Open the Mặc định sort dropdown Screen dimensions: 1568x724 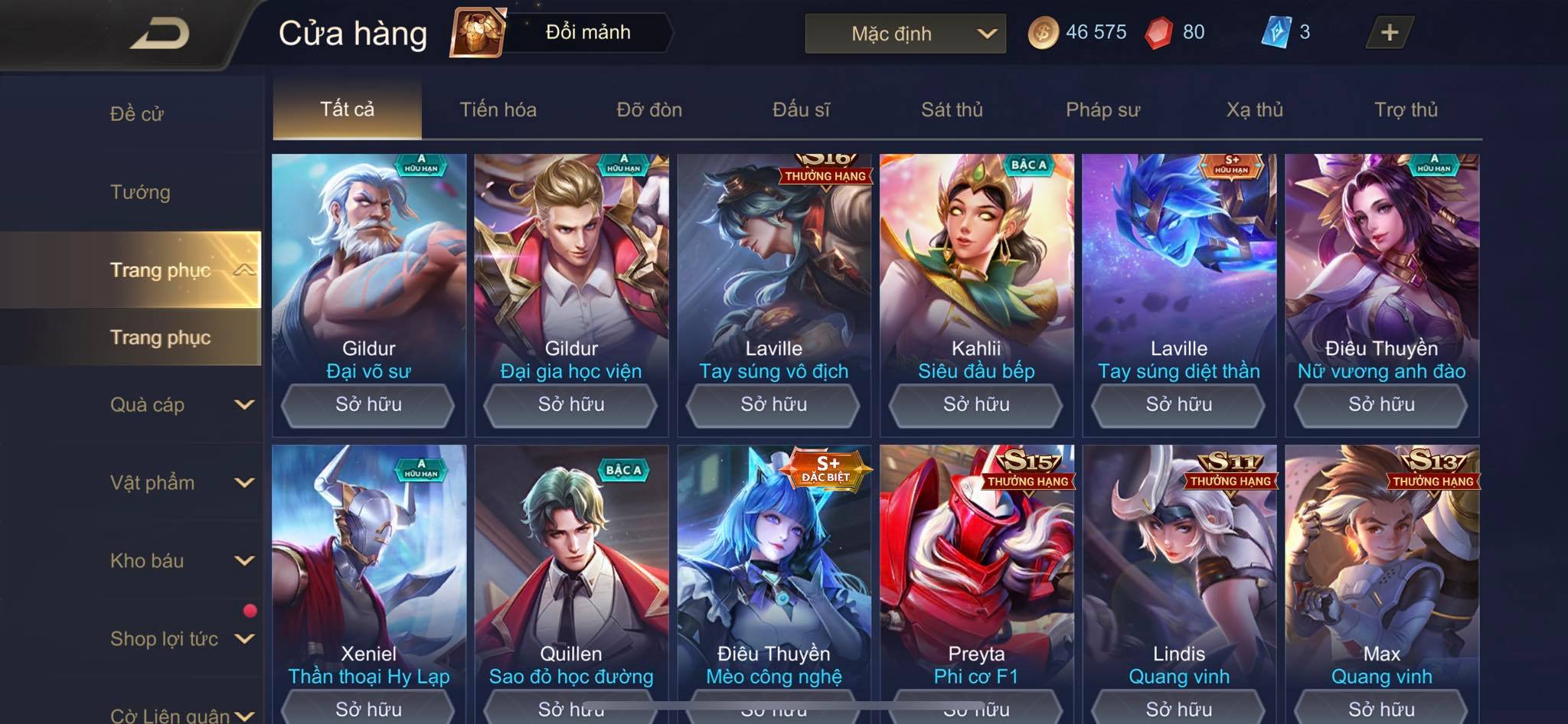(x=905, y=34)
